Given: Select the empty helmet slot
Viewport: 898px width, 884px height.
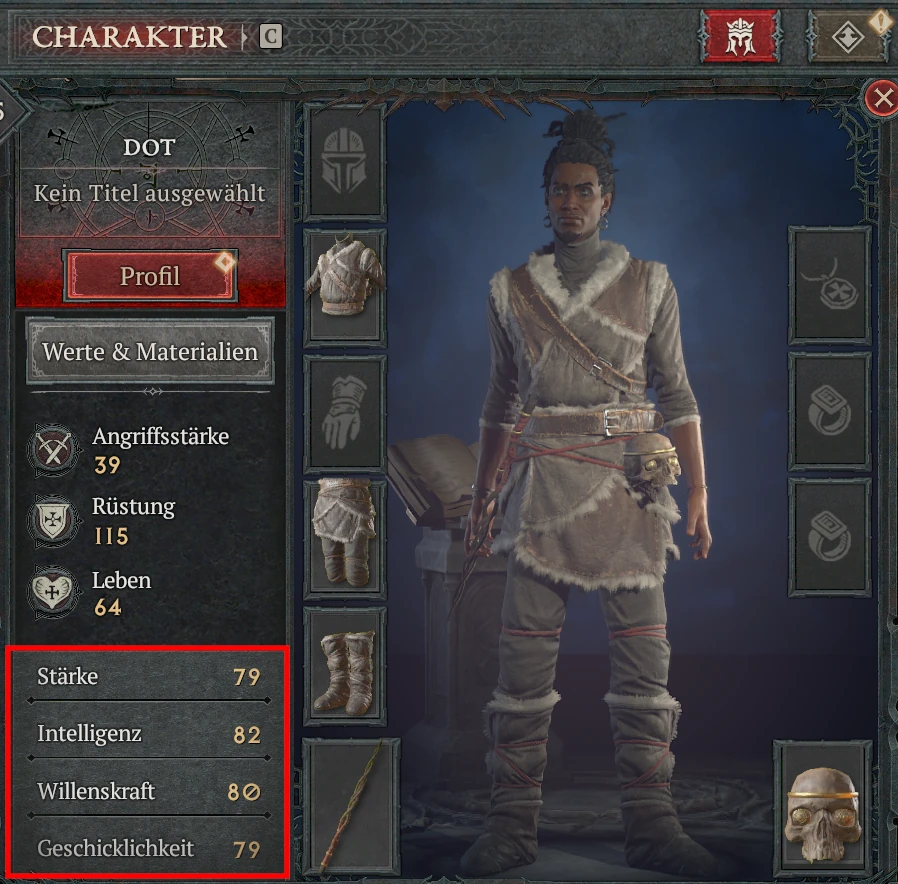Looking at the screenshot, I should (x=344, y=161).
